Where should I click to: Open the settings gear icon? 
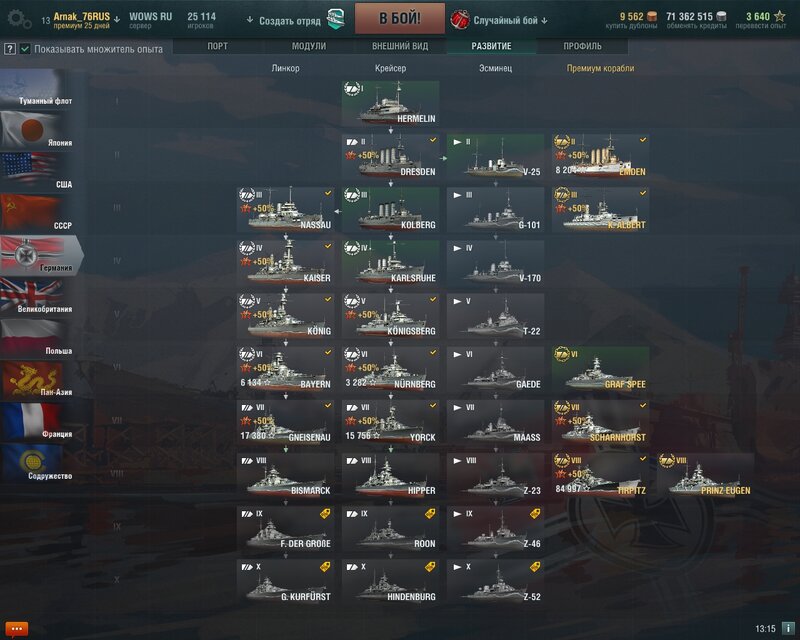pos(19,18)
